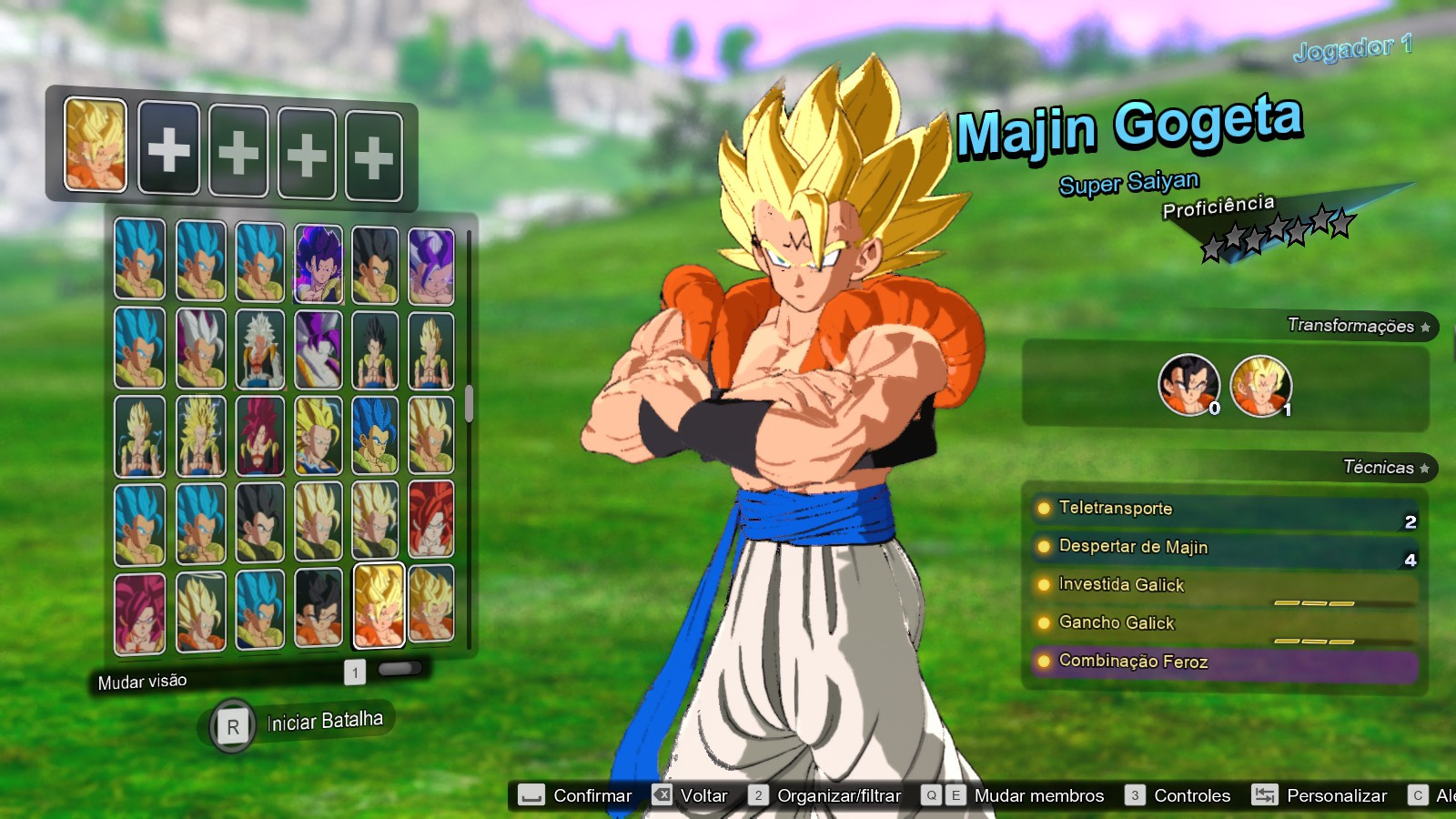Screen dimensions: 1456x819
Task: Click the Teletransporte technique icon
Action: click(1043, 509)
